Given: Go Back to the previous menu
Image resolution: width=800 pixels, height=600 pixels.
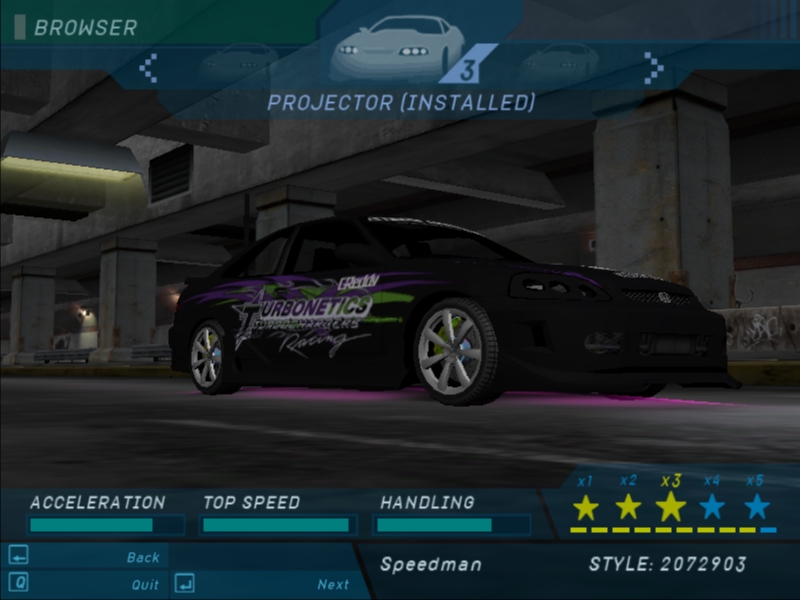Looking at the screenshot, I should point(143,557).
